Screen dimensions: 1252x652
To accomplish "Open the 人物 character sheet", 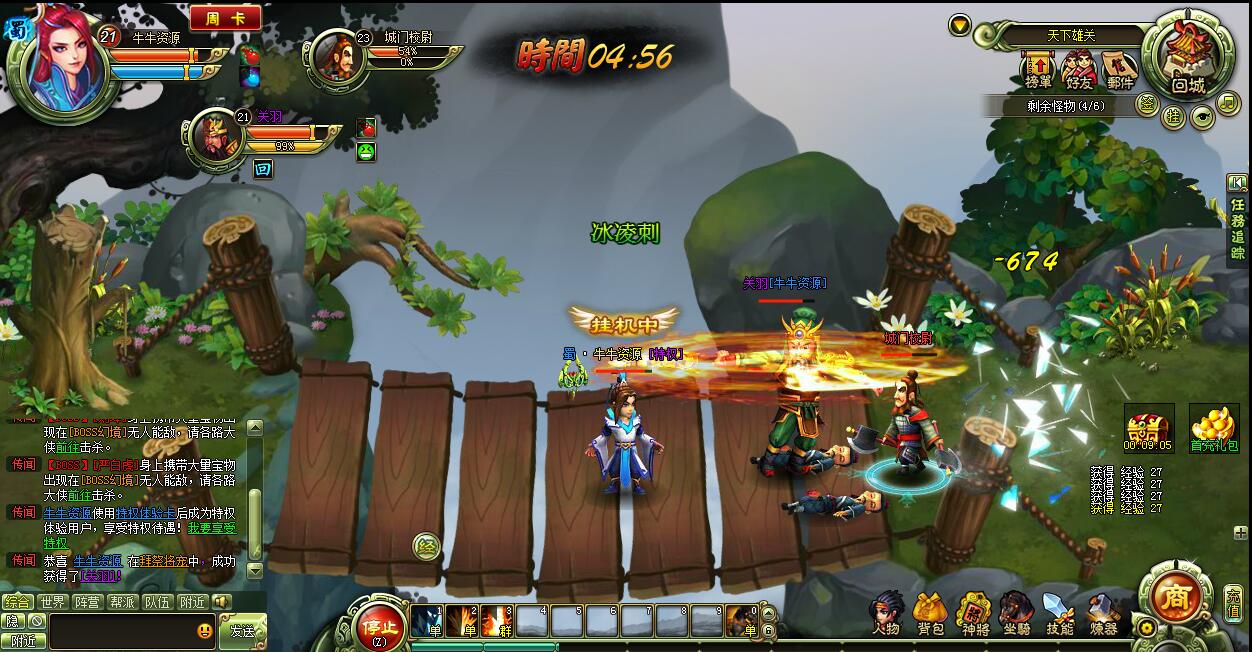I will pos(886,612).
